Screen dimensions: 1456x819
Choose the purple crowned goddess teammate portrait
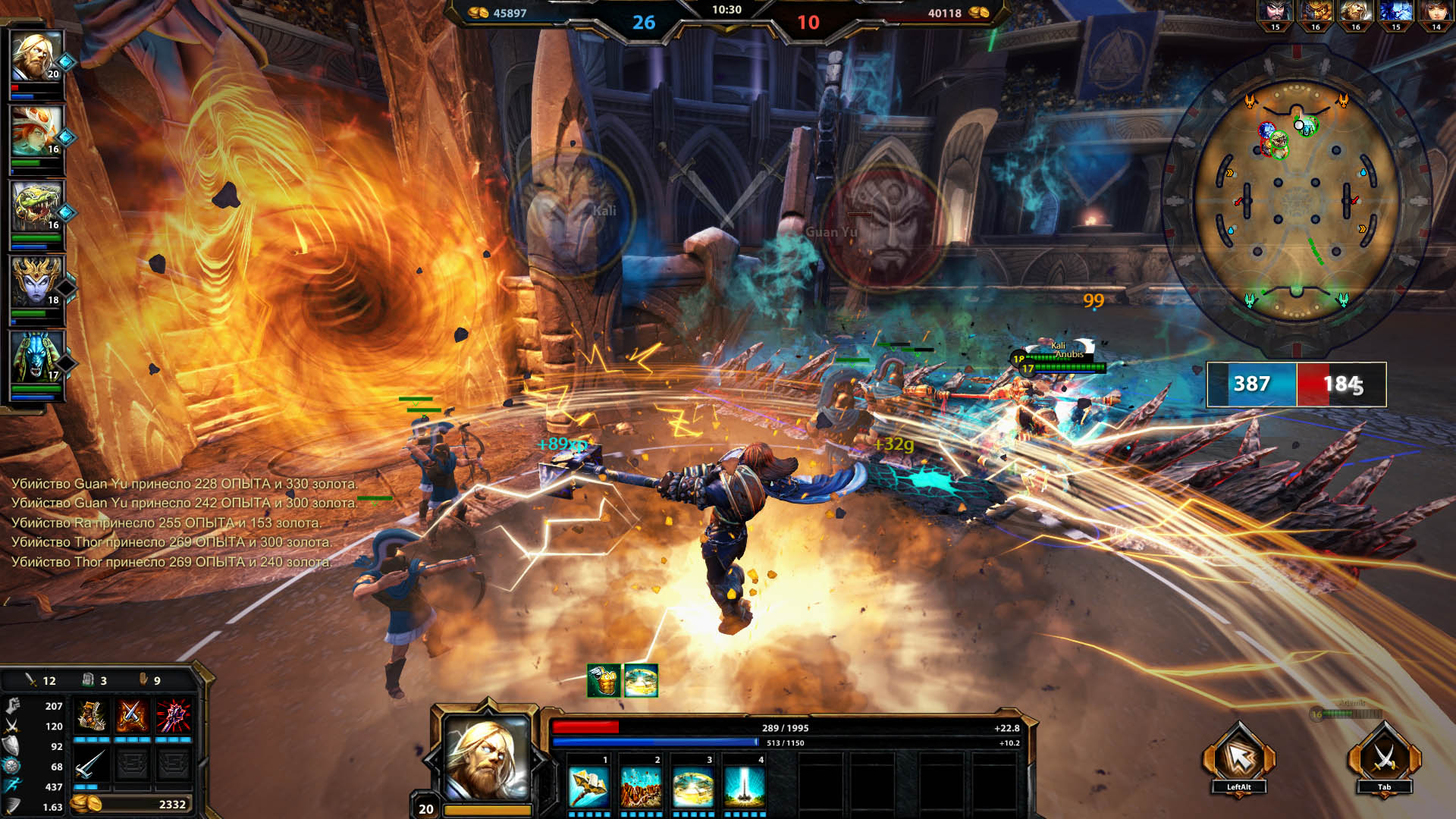coord(36,281)
